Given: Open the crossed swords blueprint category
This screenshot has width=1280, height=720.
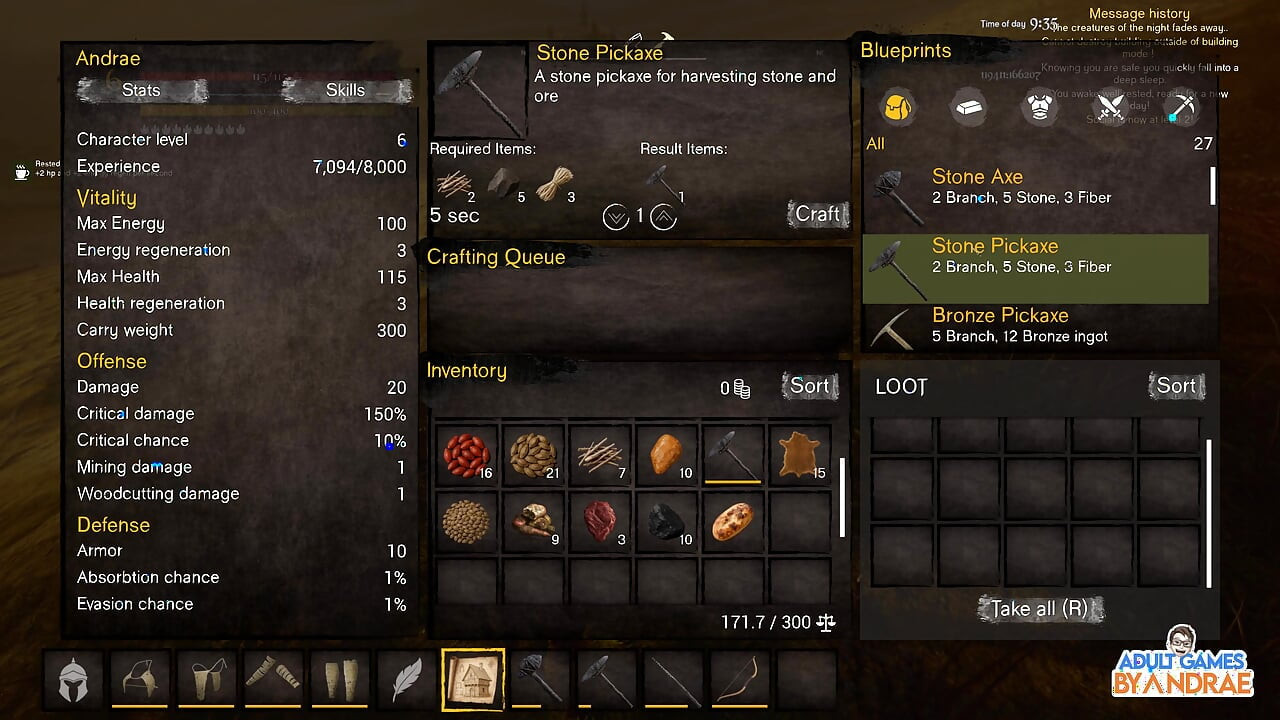Looking at the screenshot, I should [1111, 107].
